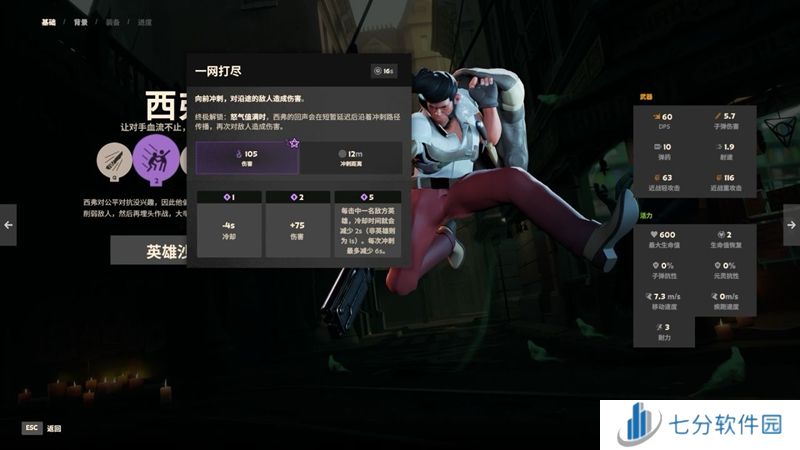The image size is (800, 450).
Task: Select the purple dash ability icon
Action: coord(156,159)
